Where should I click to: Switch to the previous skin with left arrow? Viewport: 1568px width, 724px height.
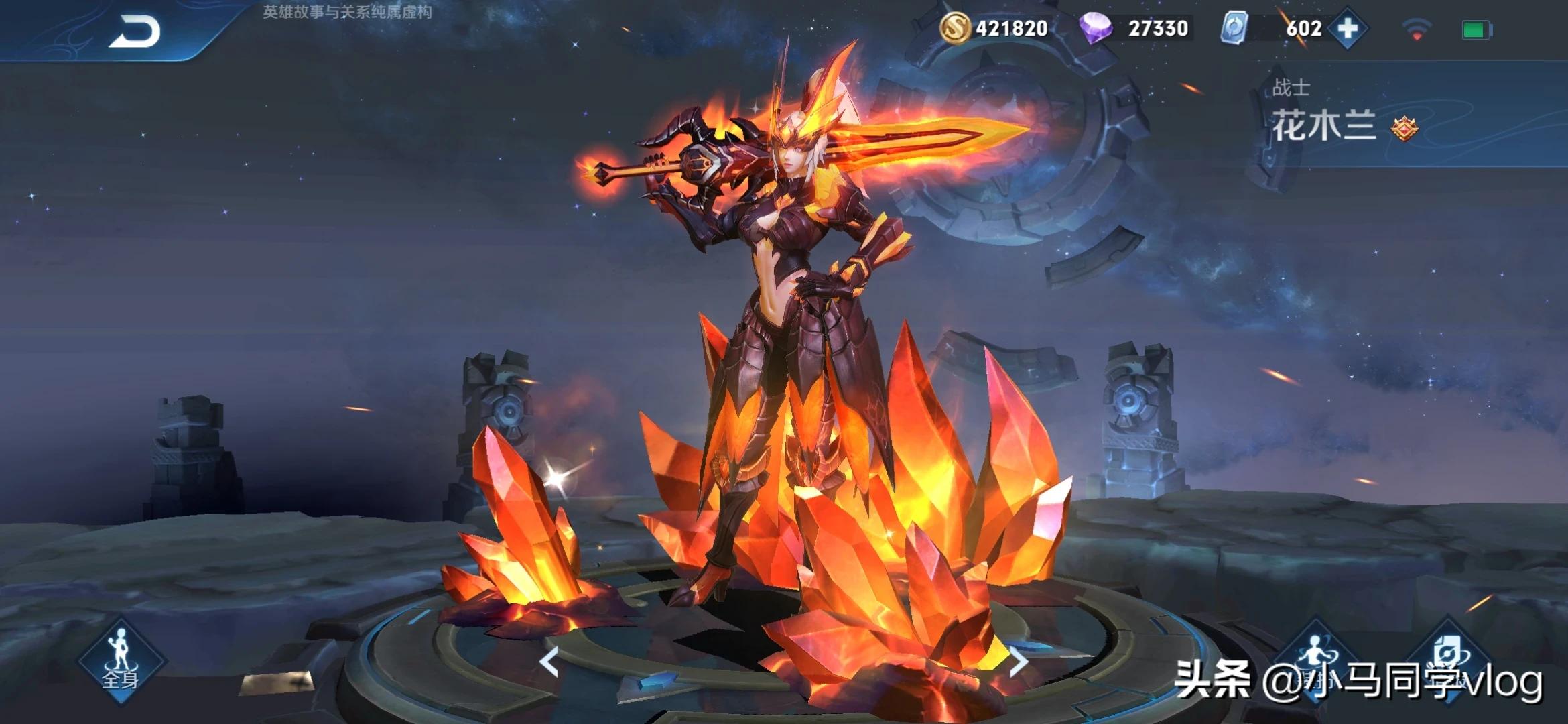tap(549, 662)
